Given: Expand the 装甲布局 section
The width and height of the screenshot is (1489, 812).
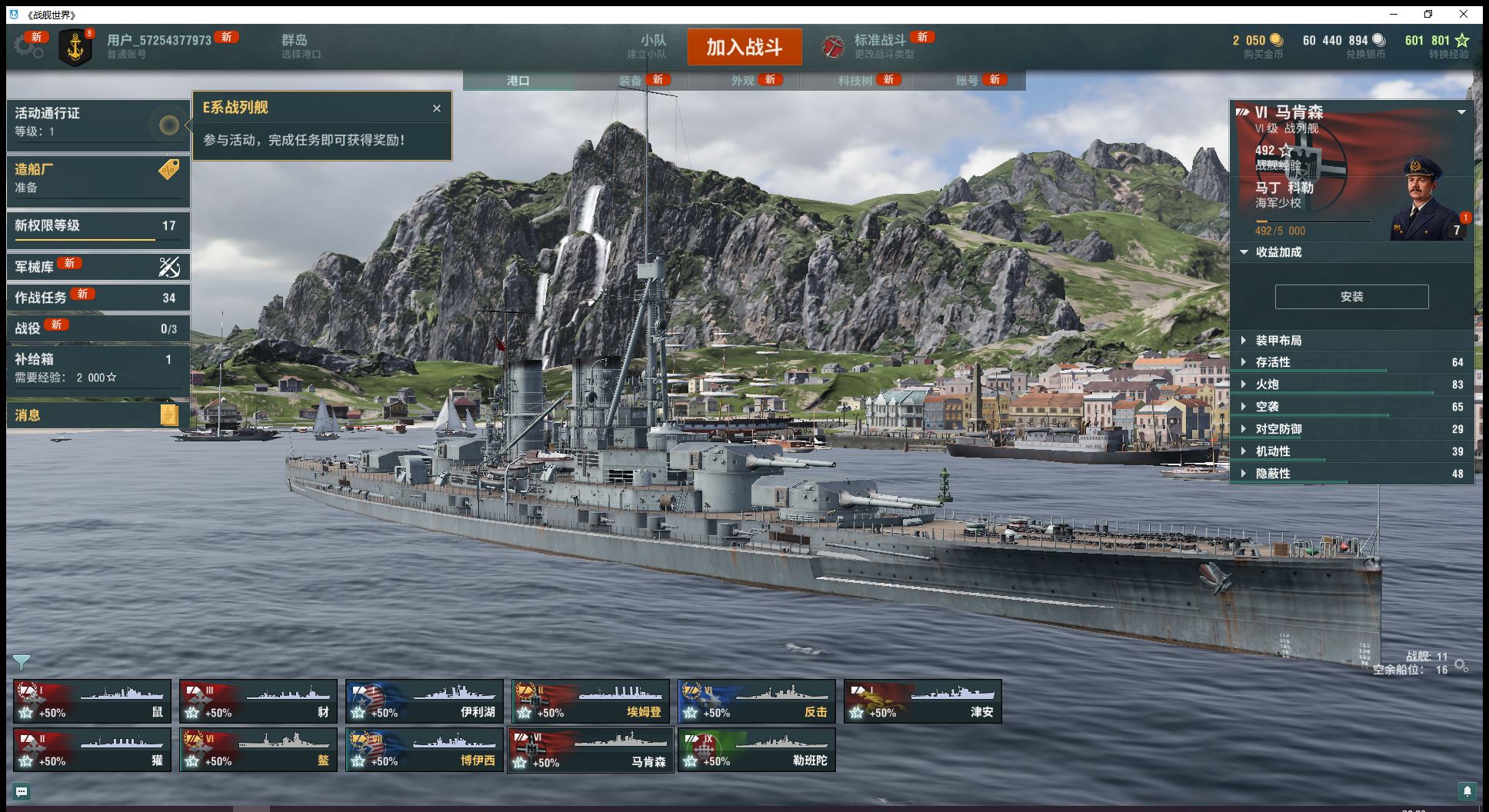Looking at the screenshot, I should click(x=1278, y=341).
